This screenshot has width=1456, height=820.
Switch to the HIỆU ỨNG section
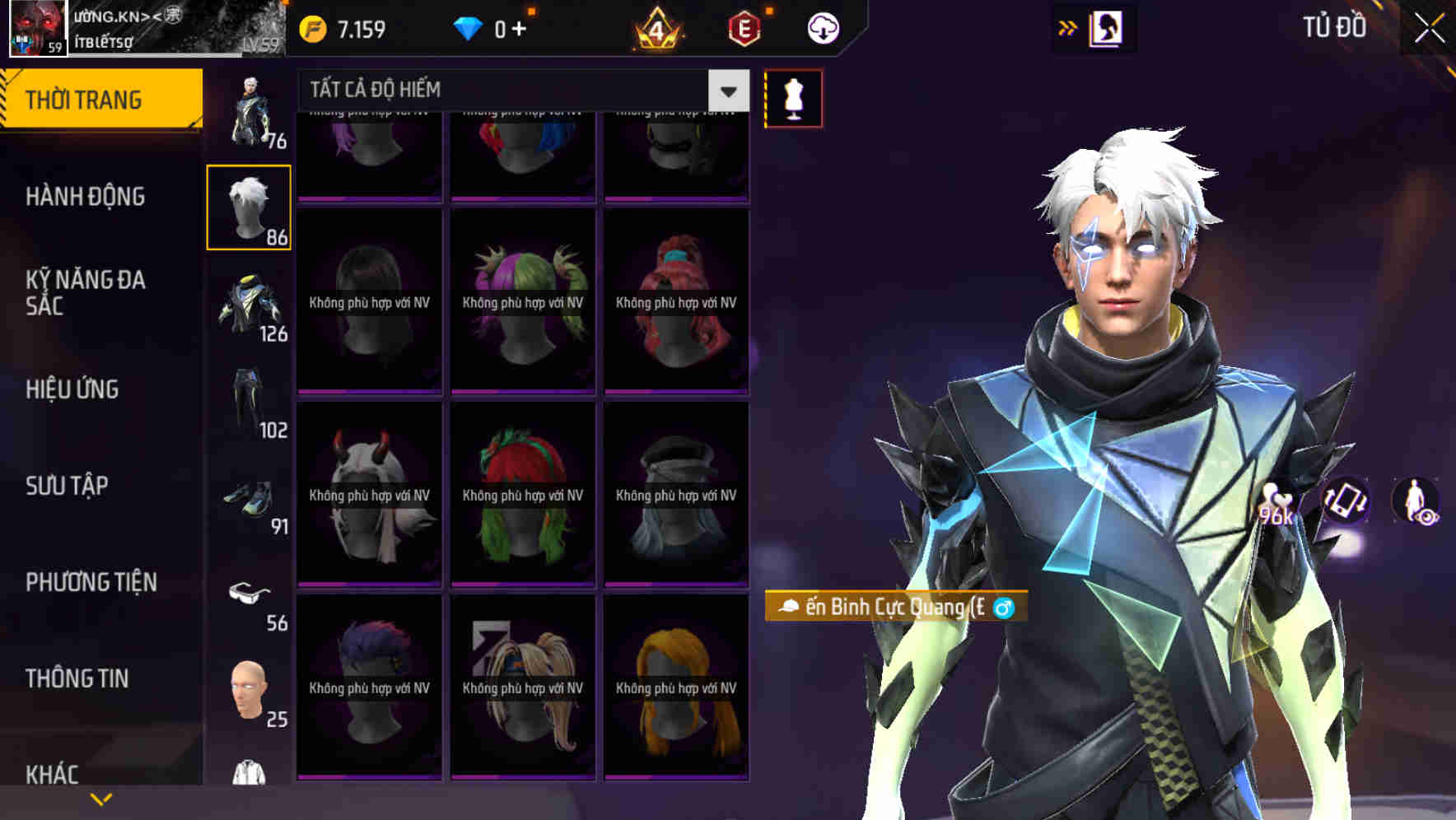click(71, 389)
